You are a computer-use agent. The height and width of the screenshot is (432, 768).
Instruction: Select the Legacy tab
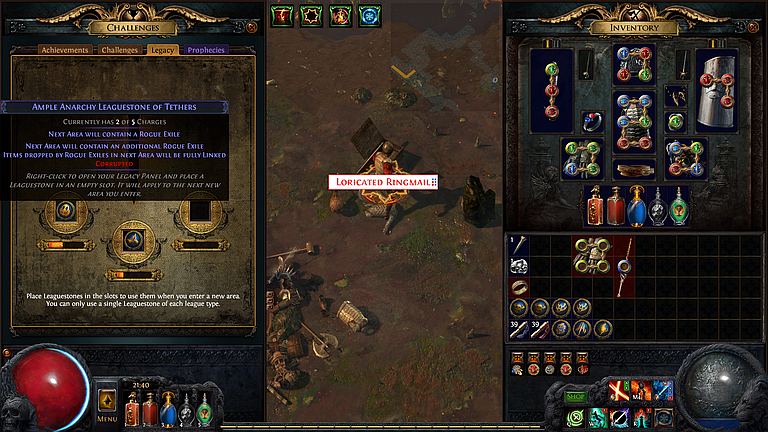tap(162, 49)
